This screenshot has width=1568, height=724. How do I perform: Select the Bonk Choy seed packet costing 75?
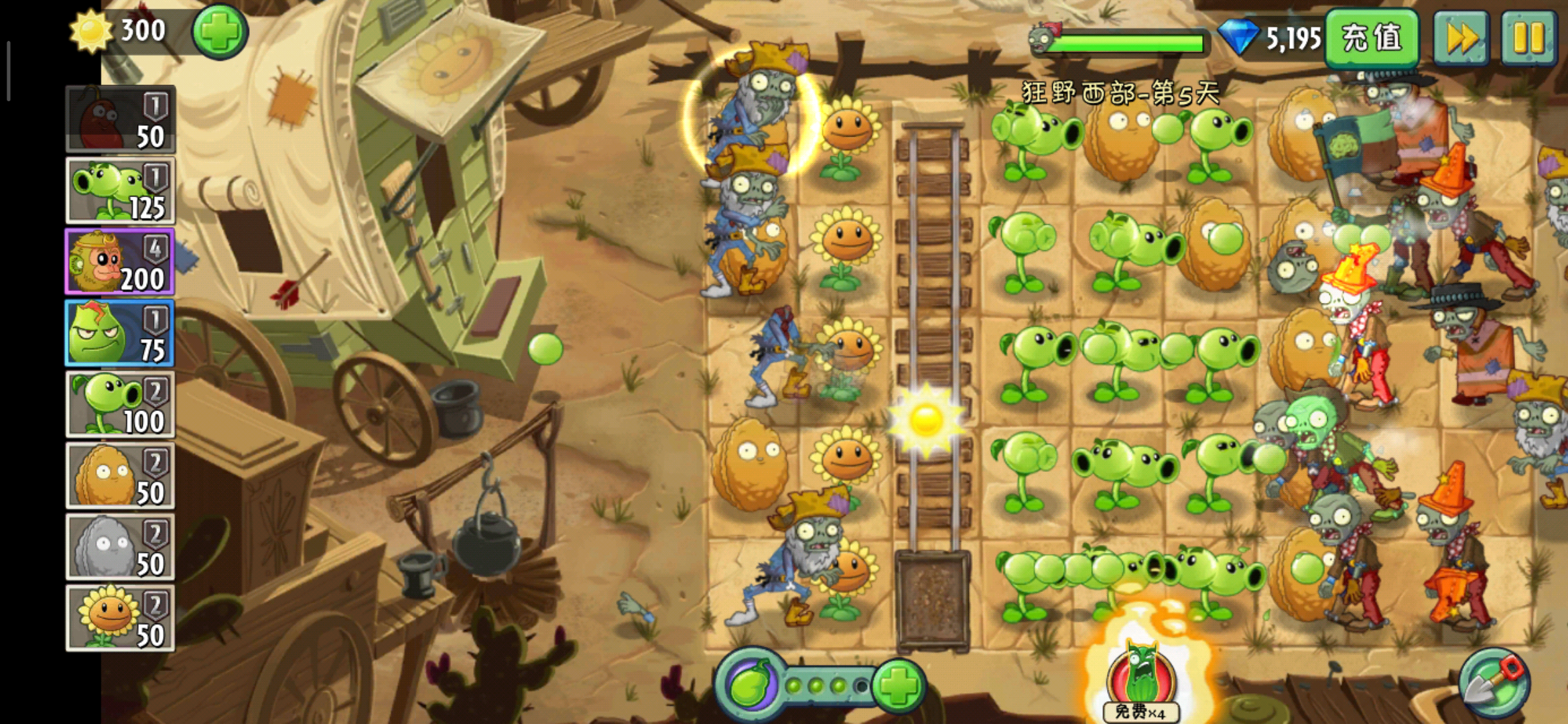120,333
